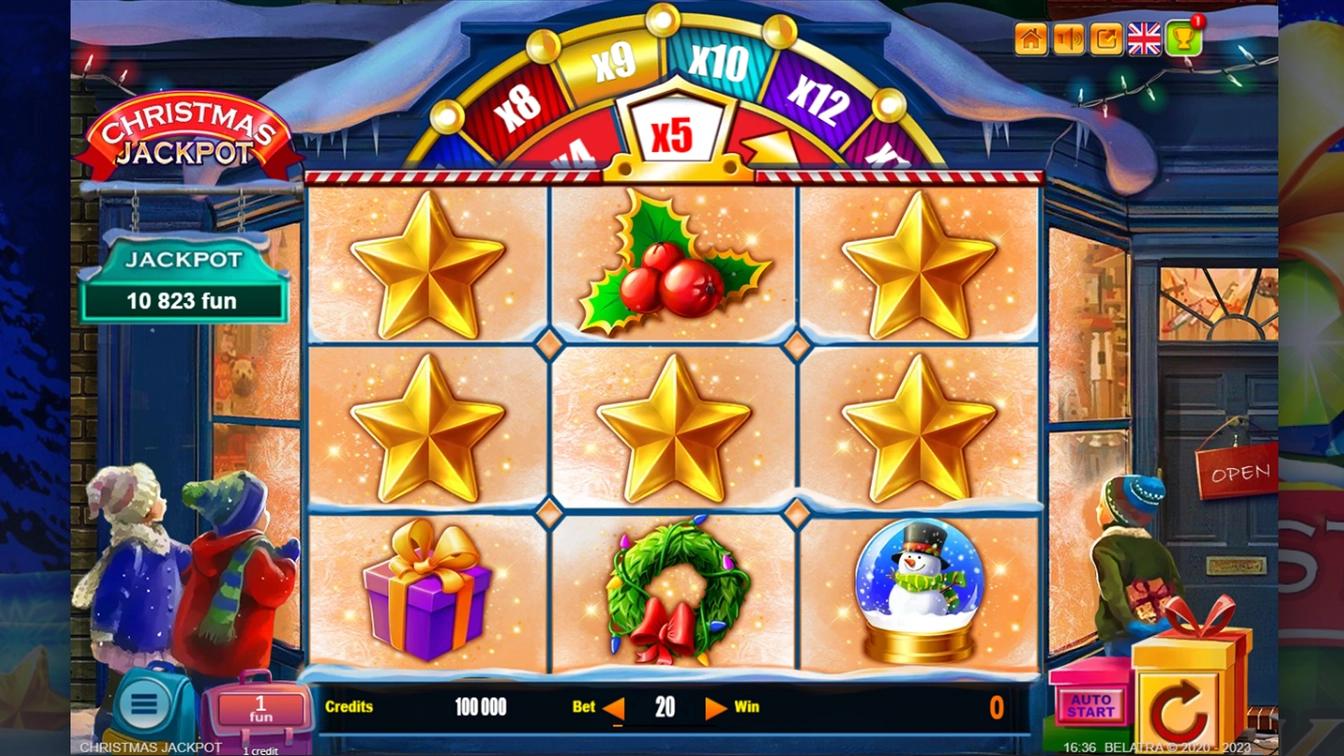The image size is (1344, 756).
Task: Decrease the bet with the left arrow
Action: (x=614, y=709)
